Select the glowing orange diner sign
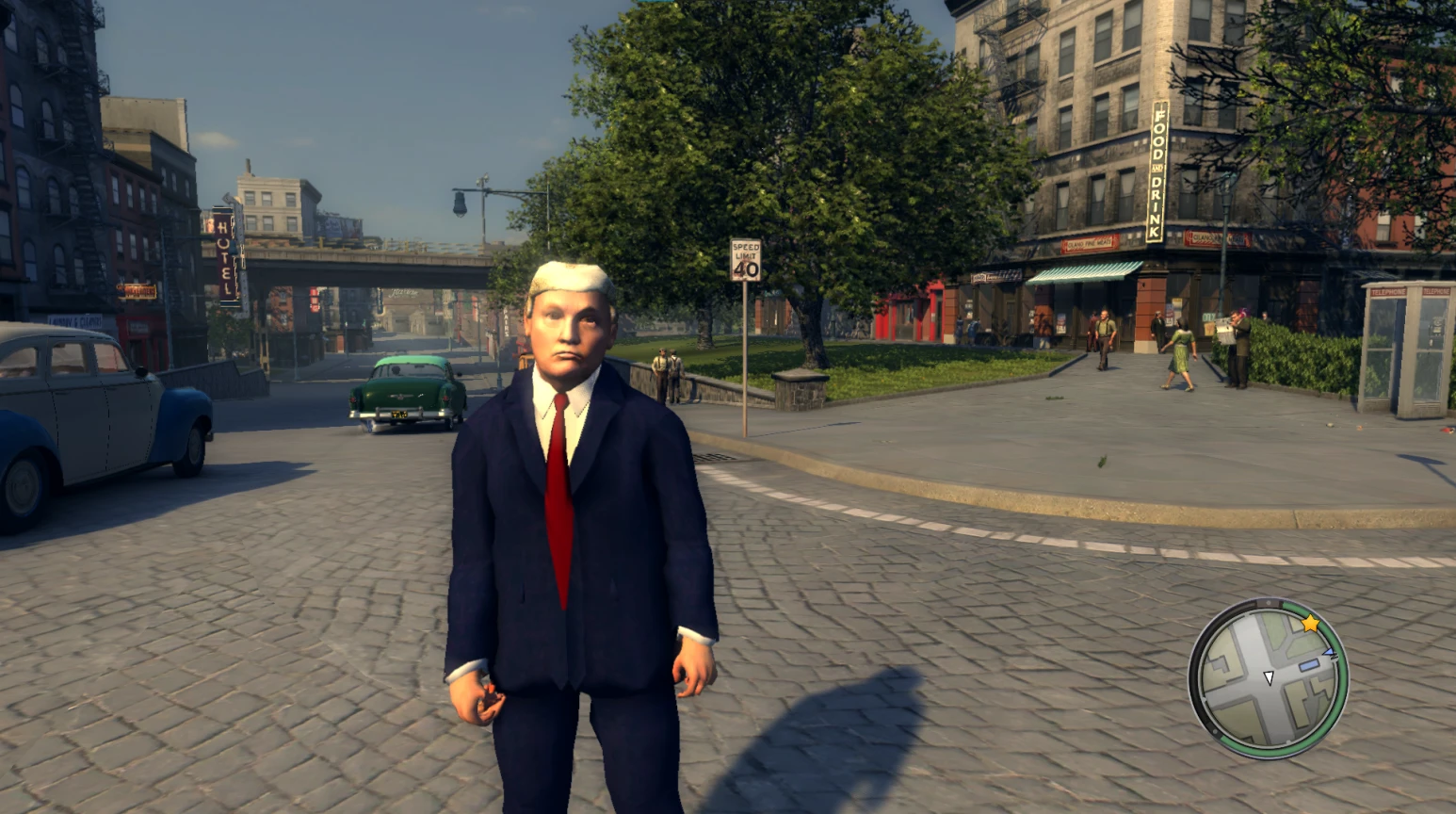The width and height of the screenshot is (1456, 814). tap(137, 289)
